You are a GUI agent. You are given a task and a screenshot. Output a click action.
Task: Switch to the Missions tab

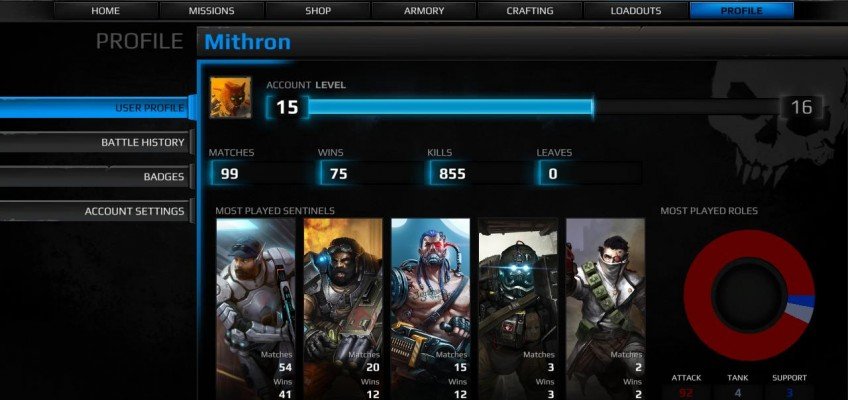[211, 11]
